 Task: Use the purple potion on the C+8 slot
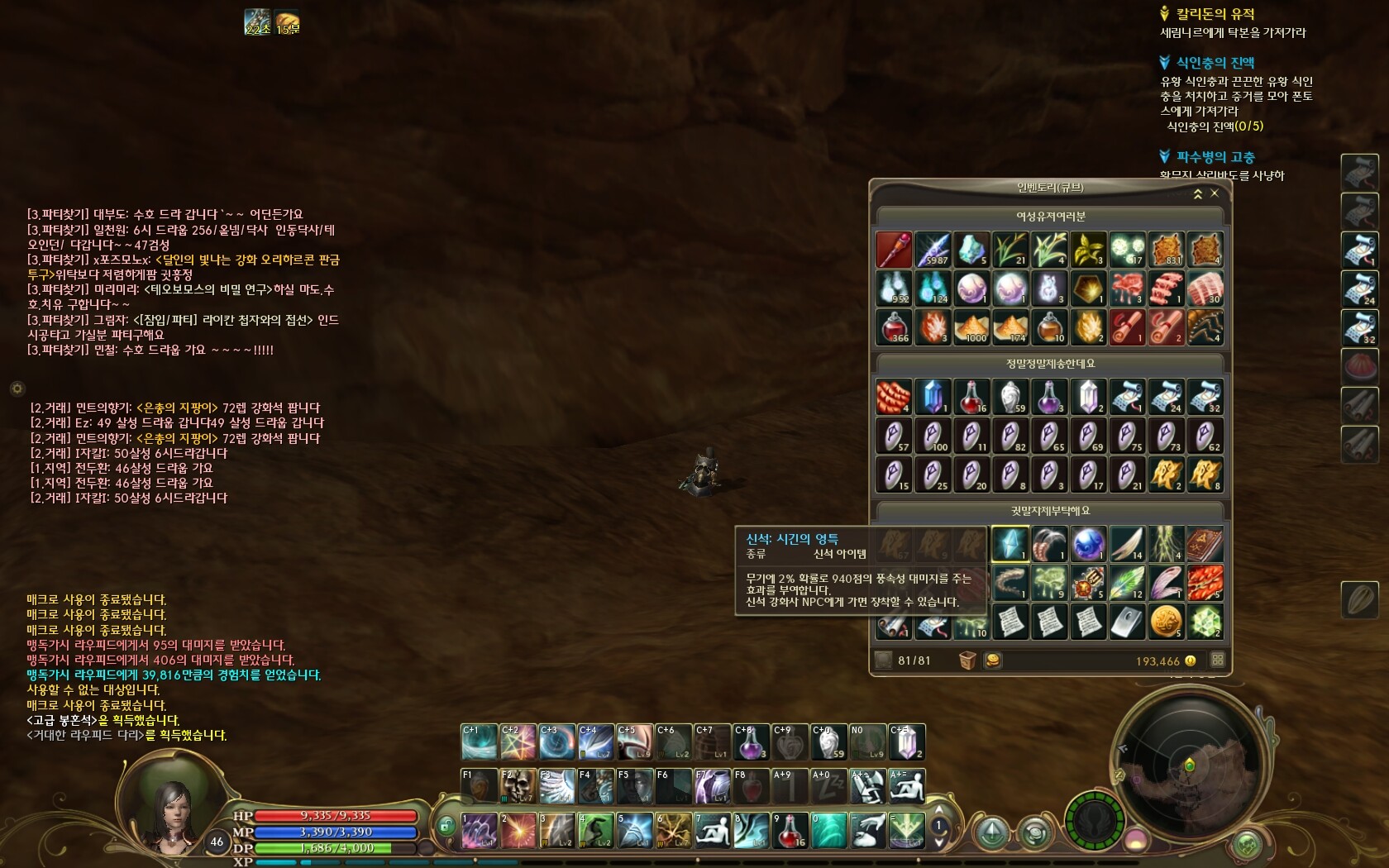tap(751, 742)
